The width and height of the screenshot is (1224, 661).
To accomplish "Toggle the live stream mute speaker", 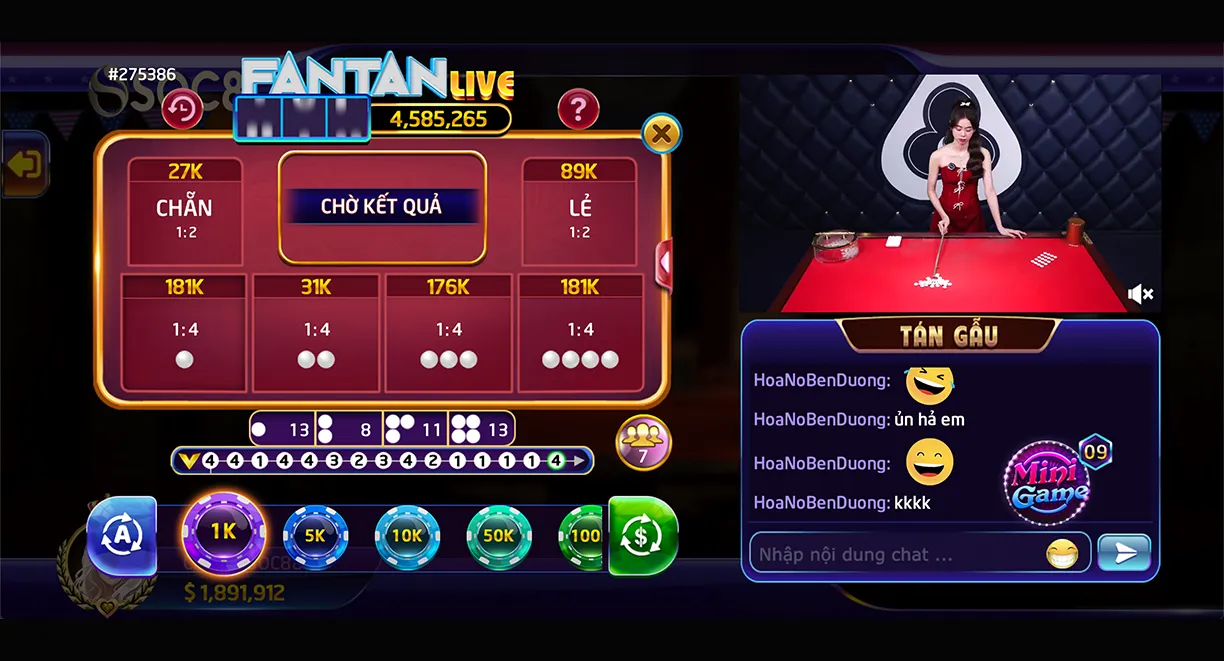I will tap(1140, 293).
